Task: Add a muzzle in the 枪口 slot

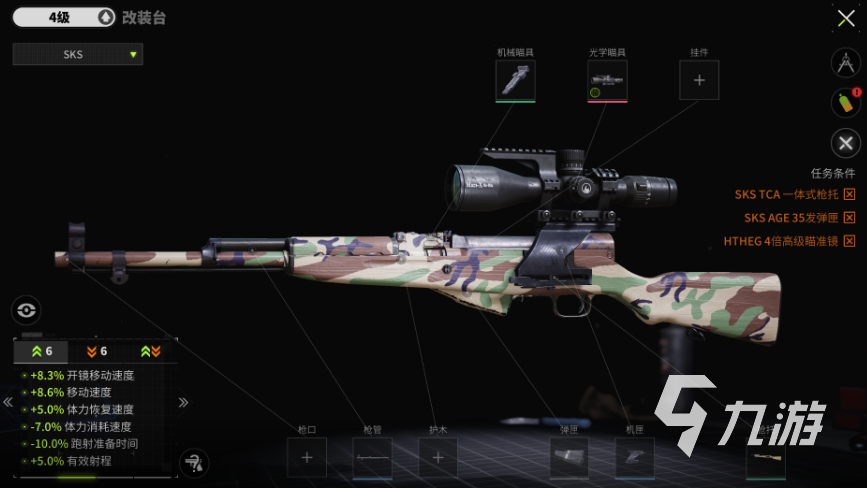Action: coord(306,458)
